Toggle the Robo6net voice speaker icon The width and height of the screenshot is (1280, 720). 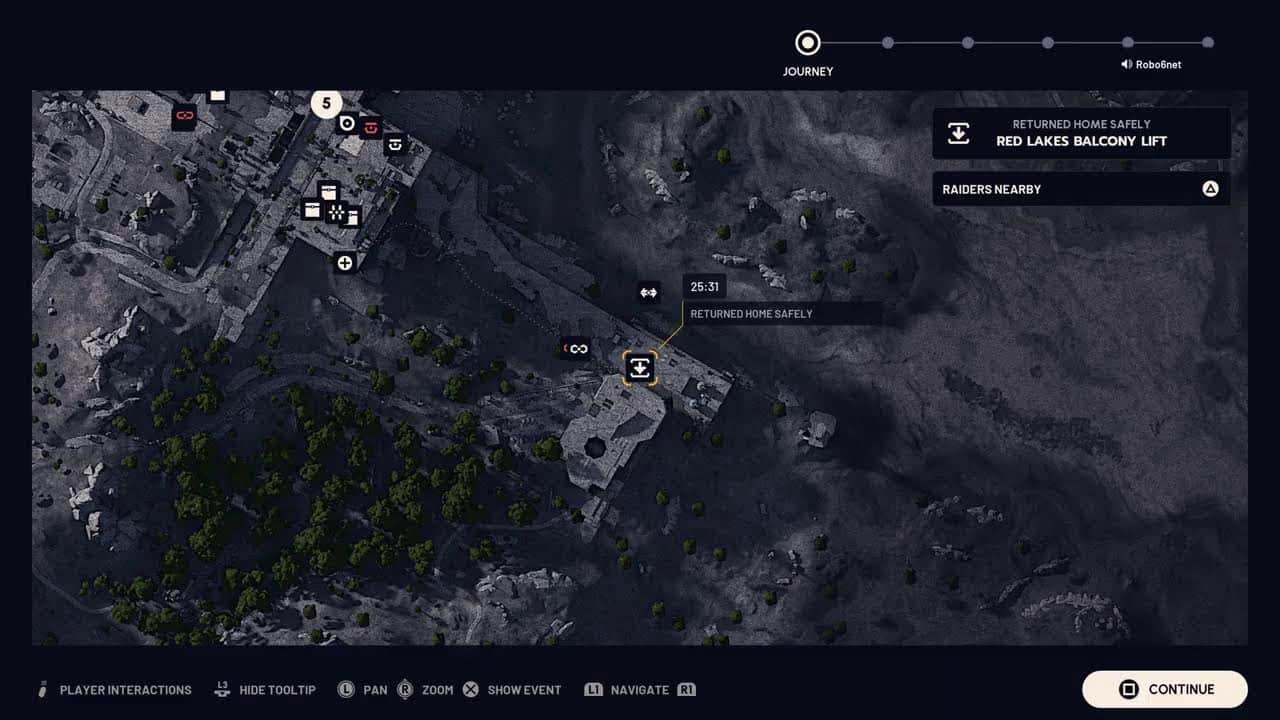click(x=1127, y=64)
